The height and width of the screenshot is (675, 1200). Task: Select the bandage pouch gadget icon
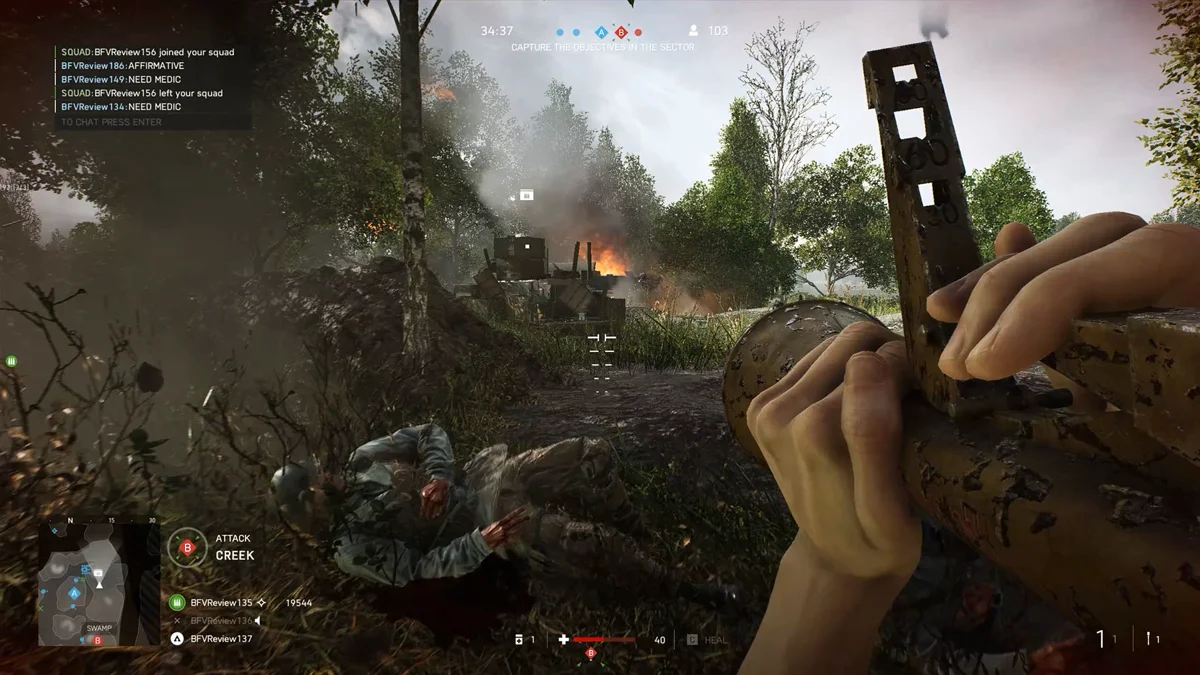pos(518,639)
